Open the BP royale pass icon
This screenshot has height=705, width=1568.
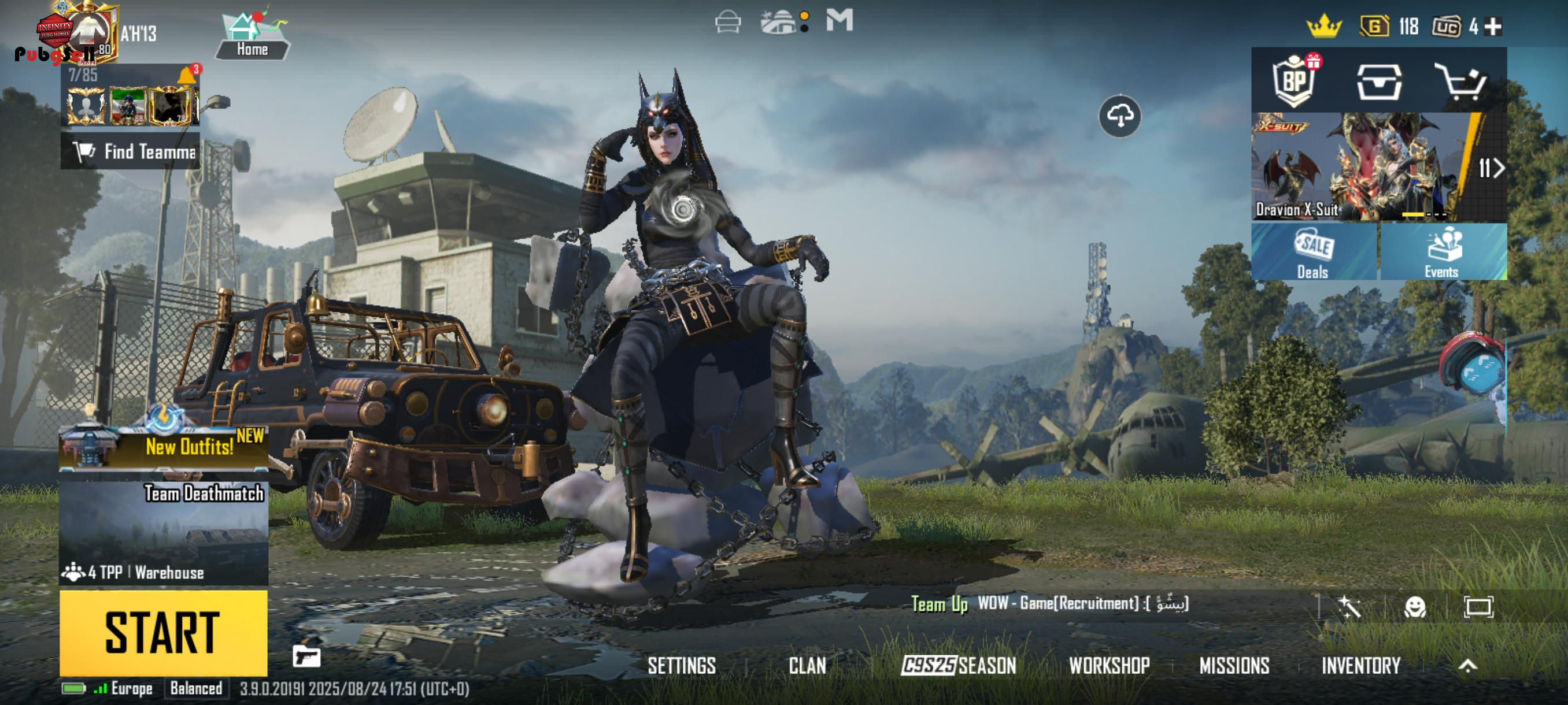pos(1294,81)
